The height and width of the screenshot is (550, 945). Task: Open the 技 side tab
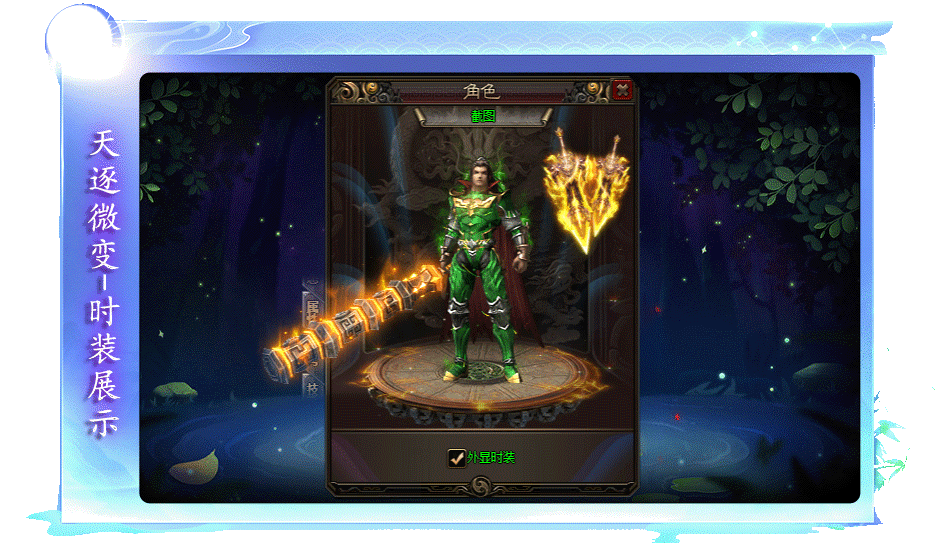pos(310,388)
